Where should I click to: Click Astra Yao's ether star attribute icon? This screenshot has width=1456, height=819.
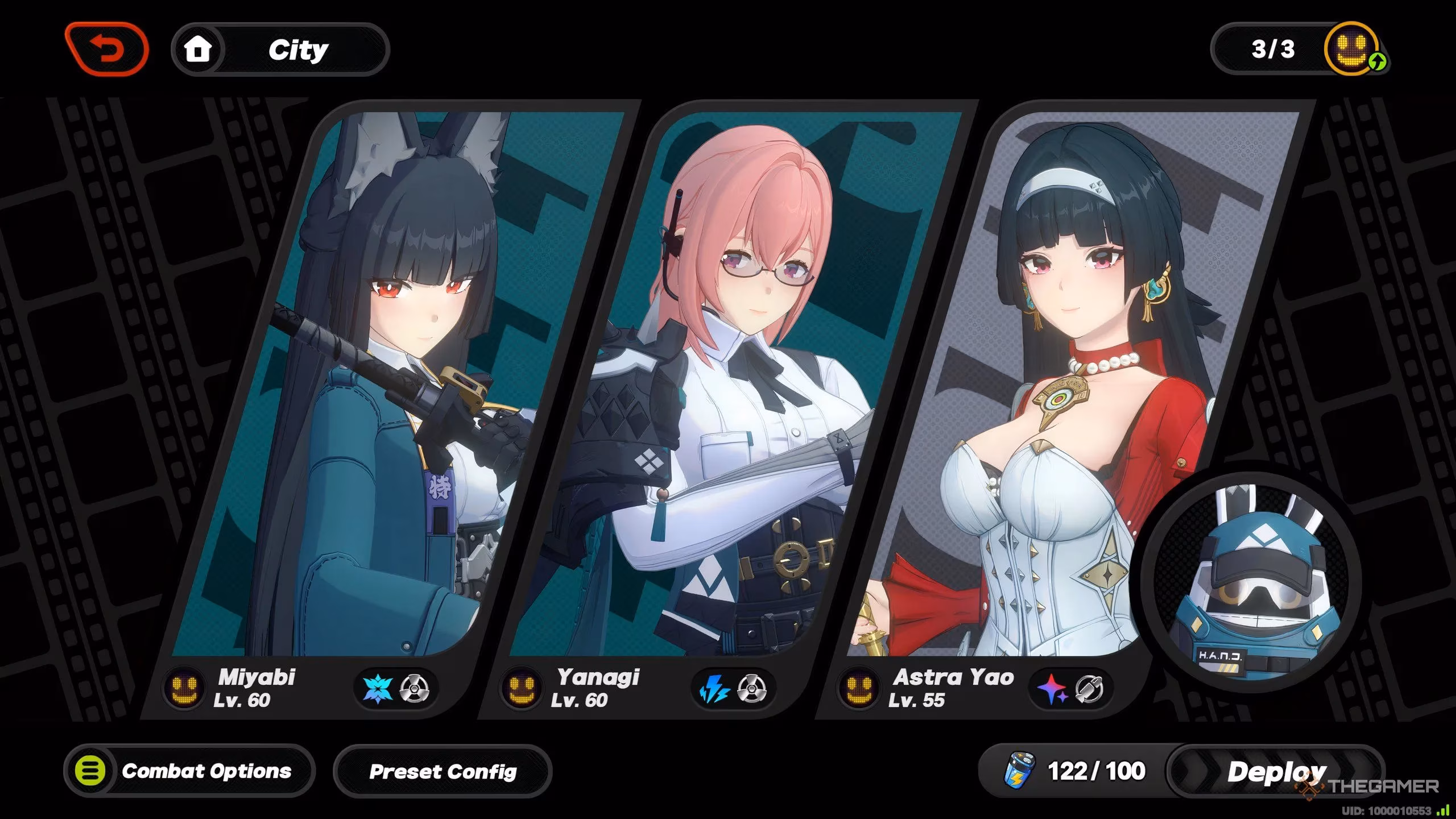tap(1051, 689)
